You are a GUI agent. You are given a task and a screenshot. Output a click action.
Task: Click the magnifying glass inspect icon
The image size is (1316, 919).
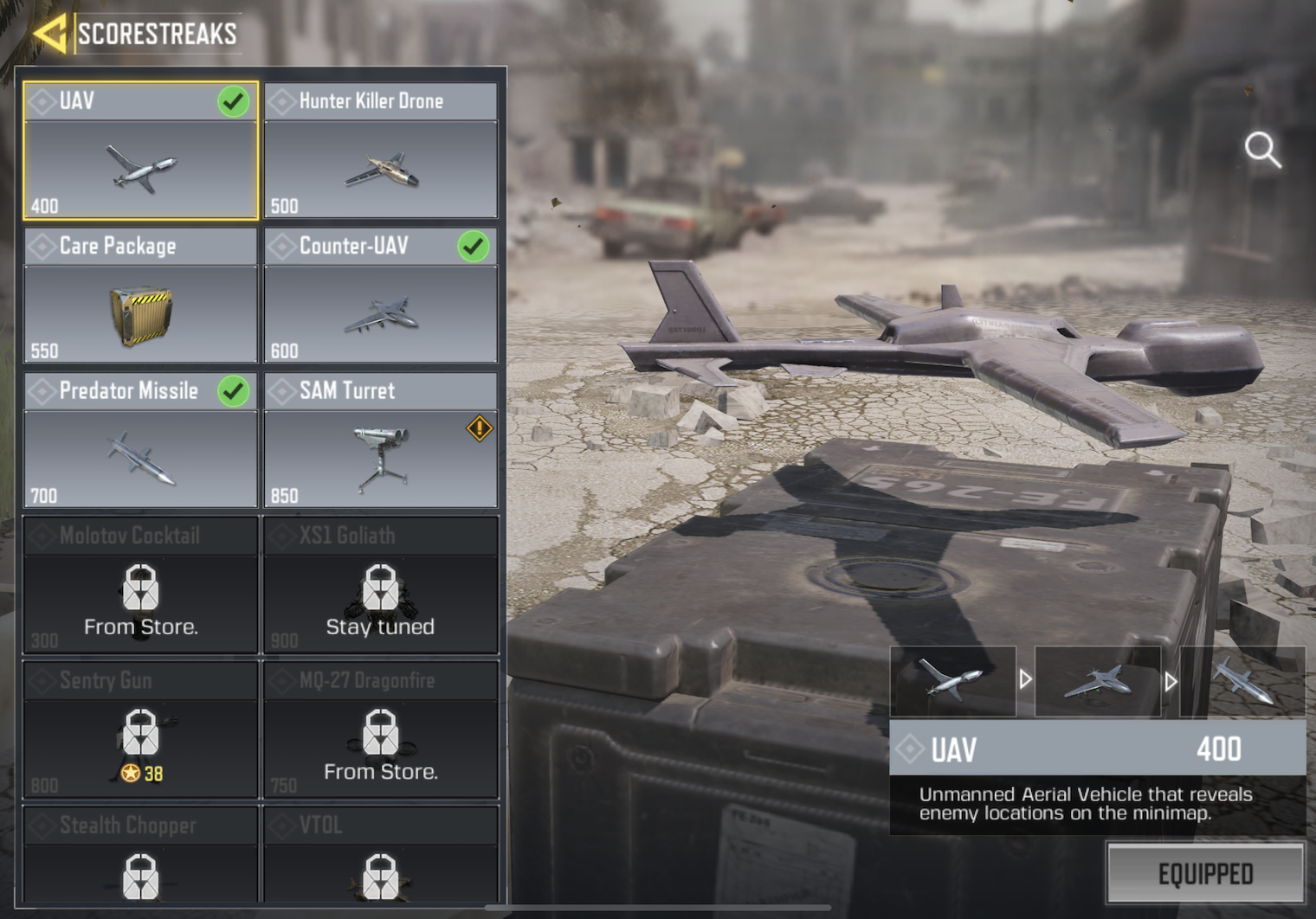1262,150
